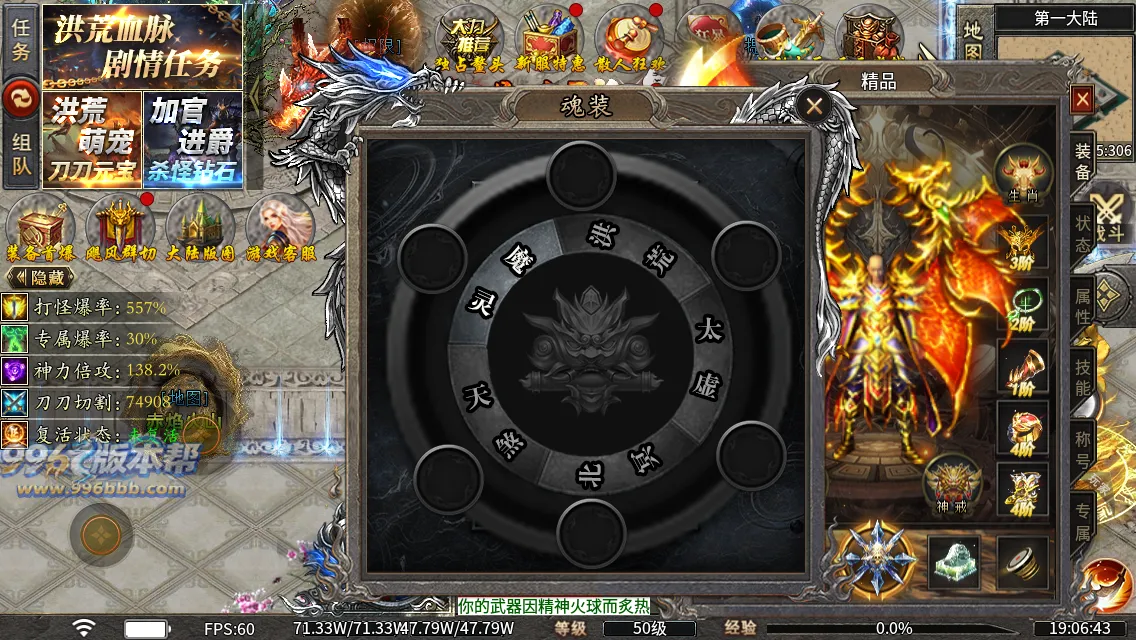Close the 魂装 soul gear window
The image size is (1136, 640).
(x=815, y=105)
